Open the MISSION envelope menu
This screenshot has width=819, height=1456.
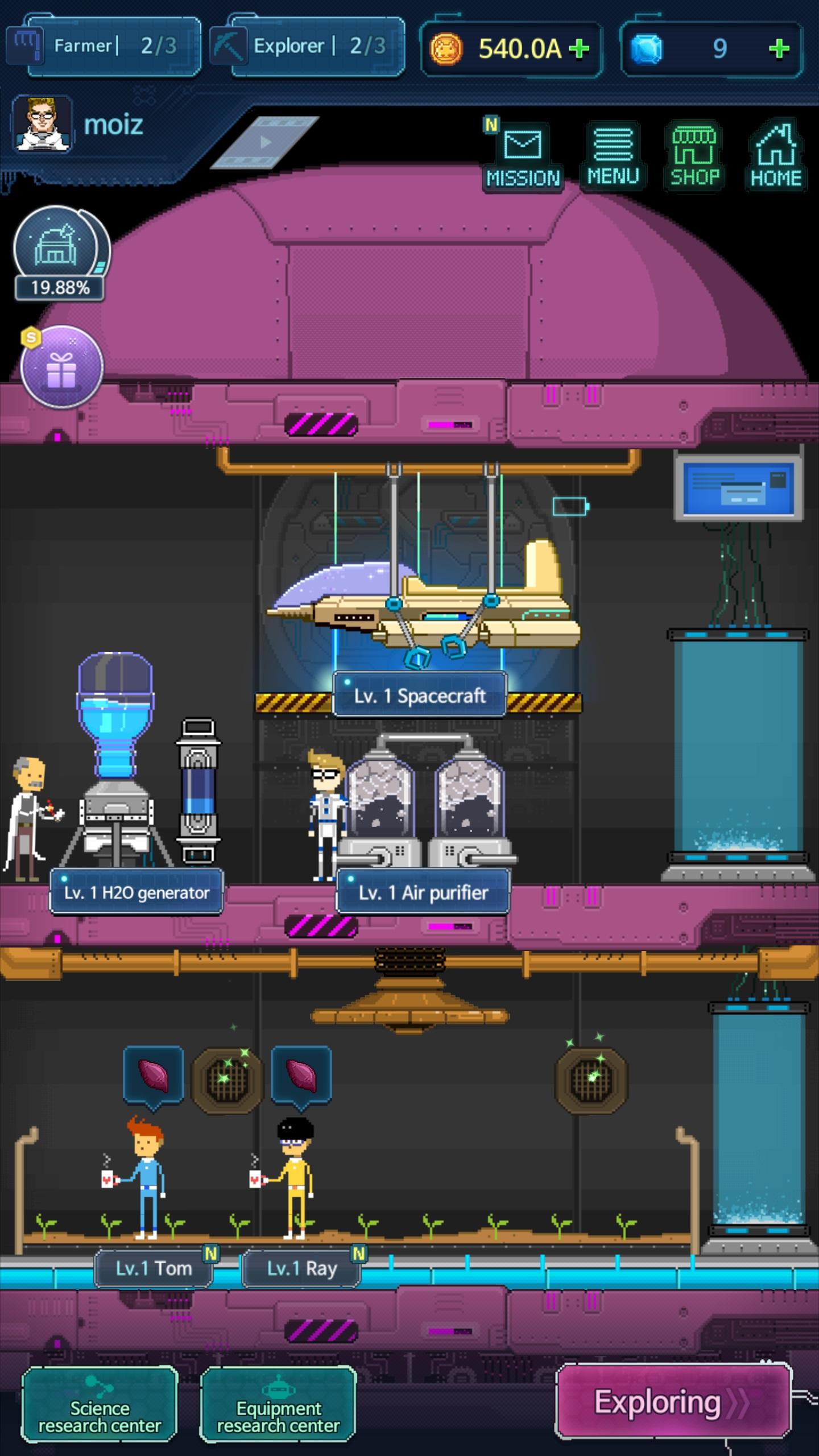click(523, 156)
